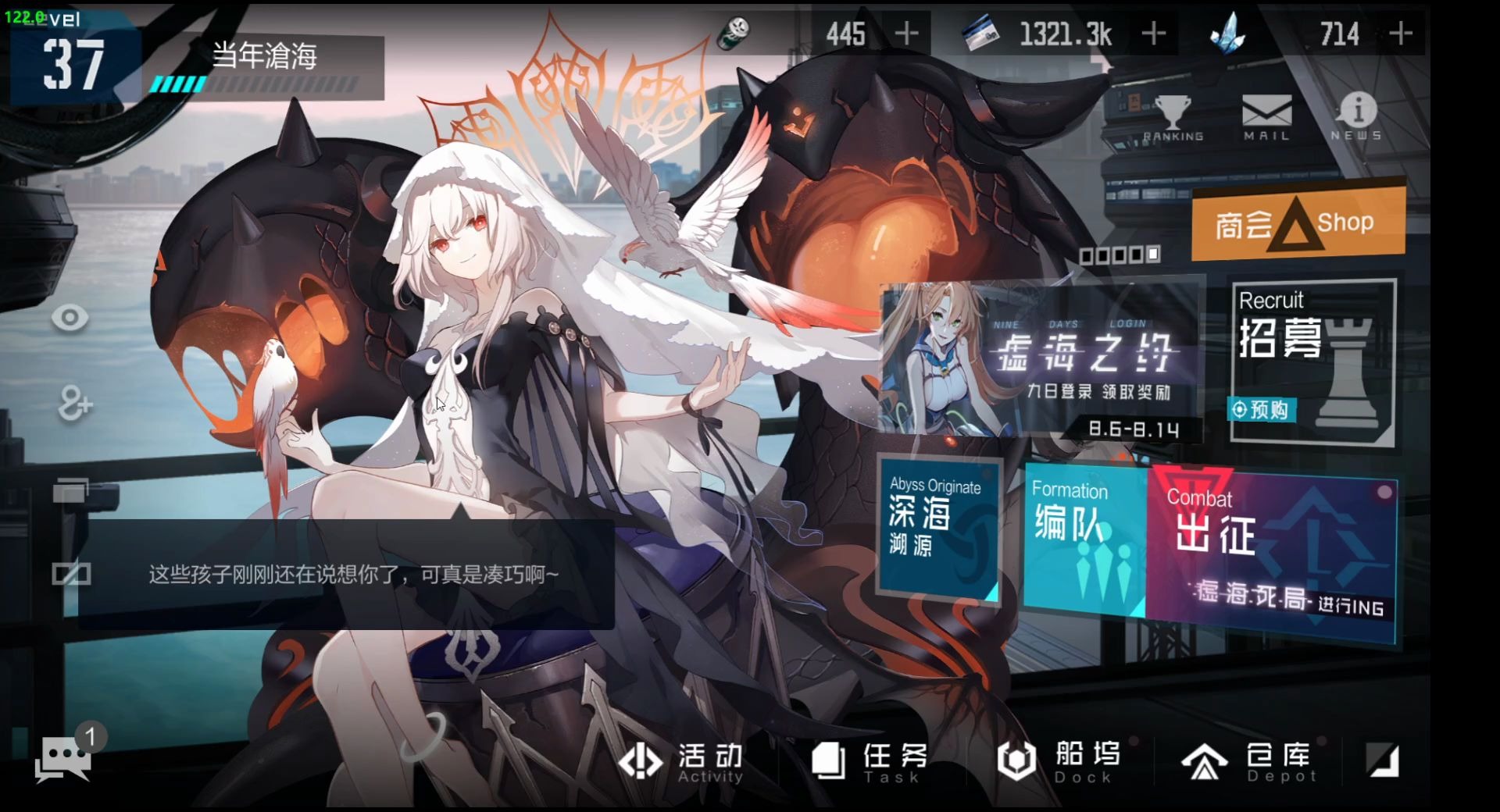Switch to the Task 任务 section
Screen dimensions: 1500x812
pyautogui.click(x=867, y=761)
